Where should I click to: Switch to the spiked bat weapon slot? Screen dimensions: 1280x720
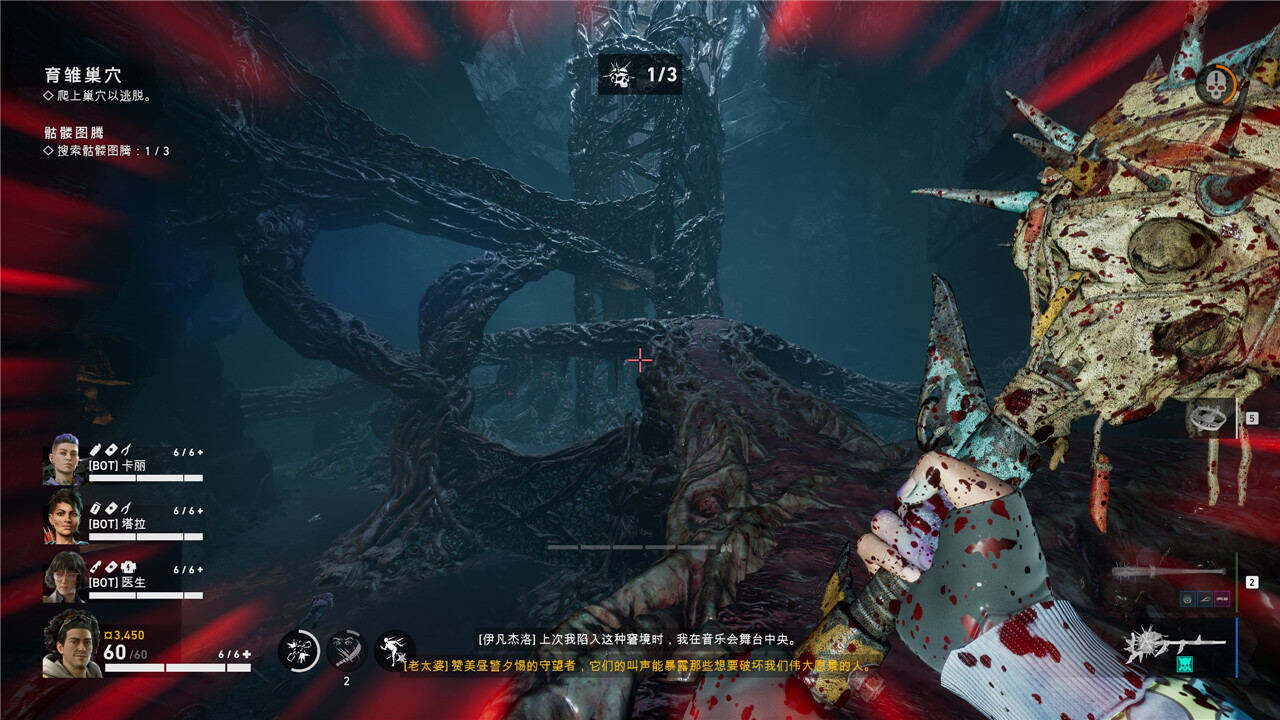[x=1170, y=572]
